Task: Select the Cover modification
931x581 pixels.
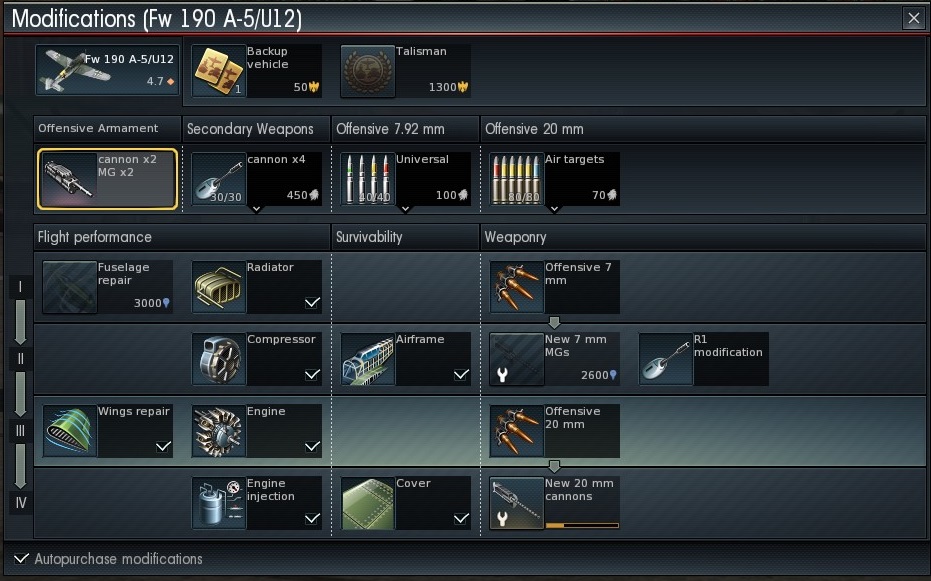Action: (x=404, y=502)
